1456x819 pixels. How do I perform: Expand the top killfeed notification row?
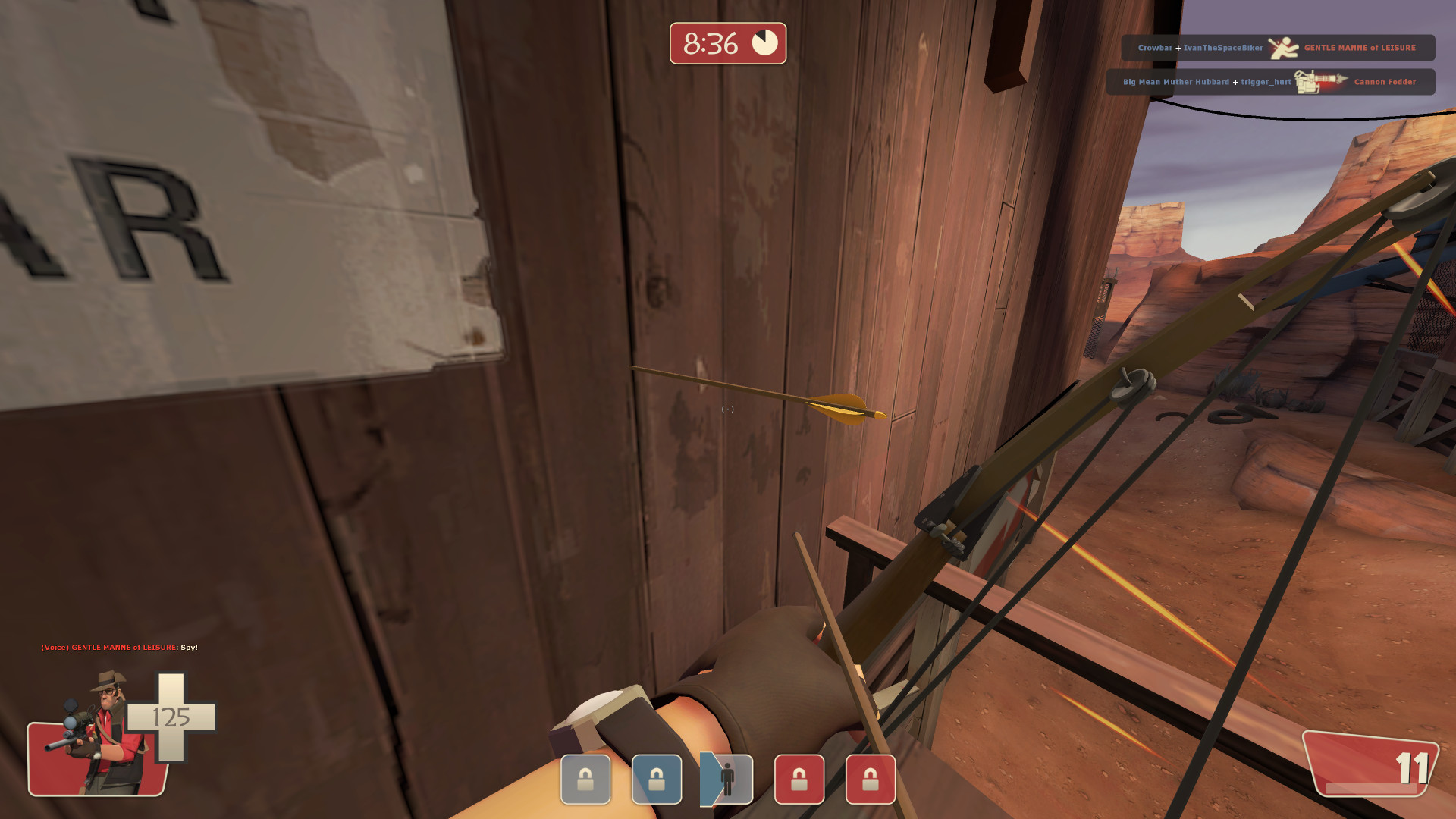[x=1279, y=47]
